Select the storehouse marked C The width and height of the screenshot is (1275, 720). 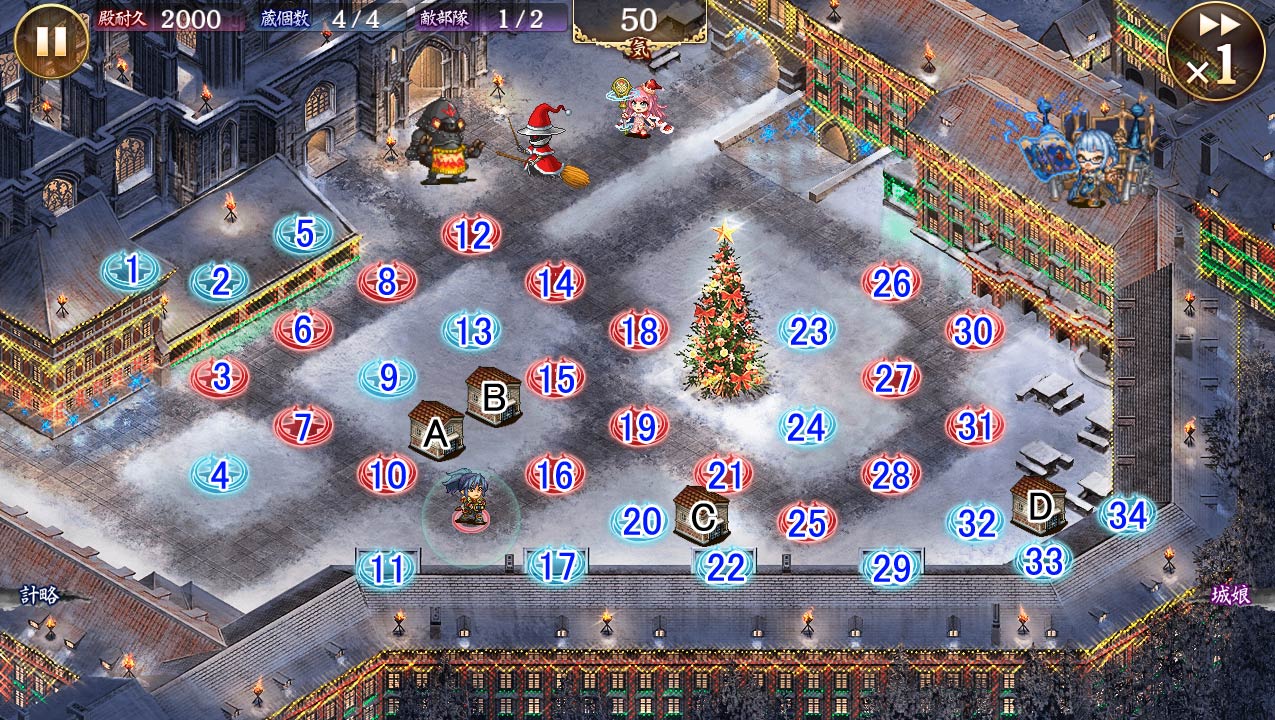[701, 514]
